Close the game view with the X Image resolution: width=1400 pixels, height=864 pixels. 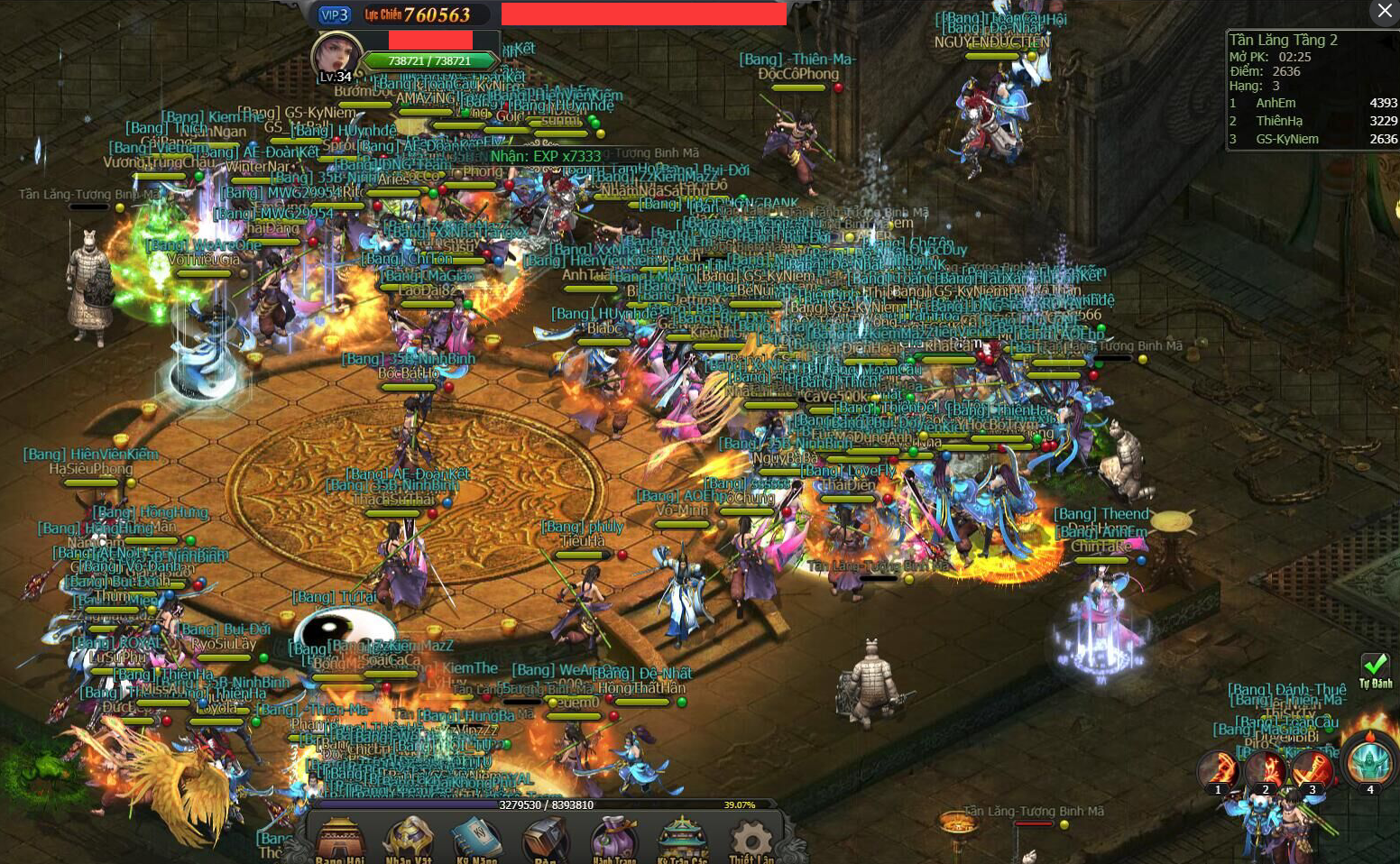[1385, 11]
